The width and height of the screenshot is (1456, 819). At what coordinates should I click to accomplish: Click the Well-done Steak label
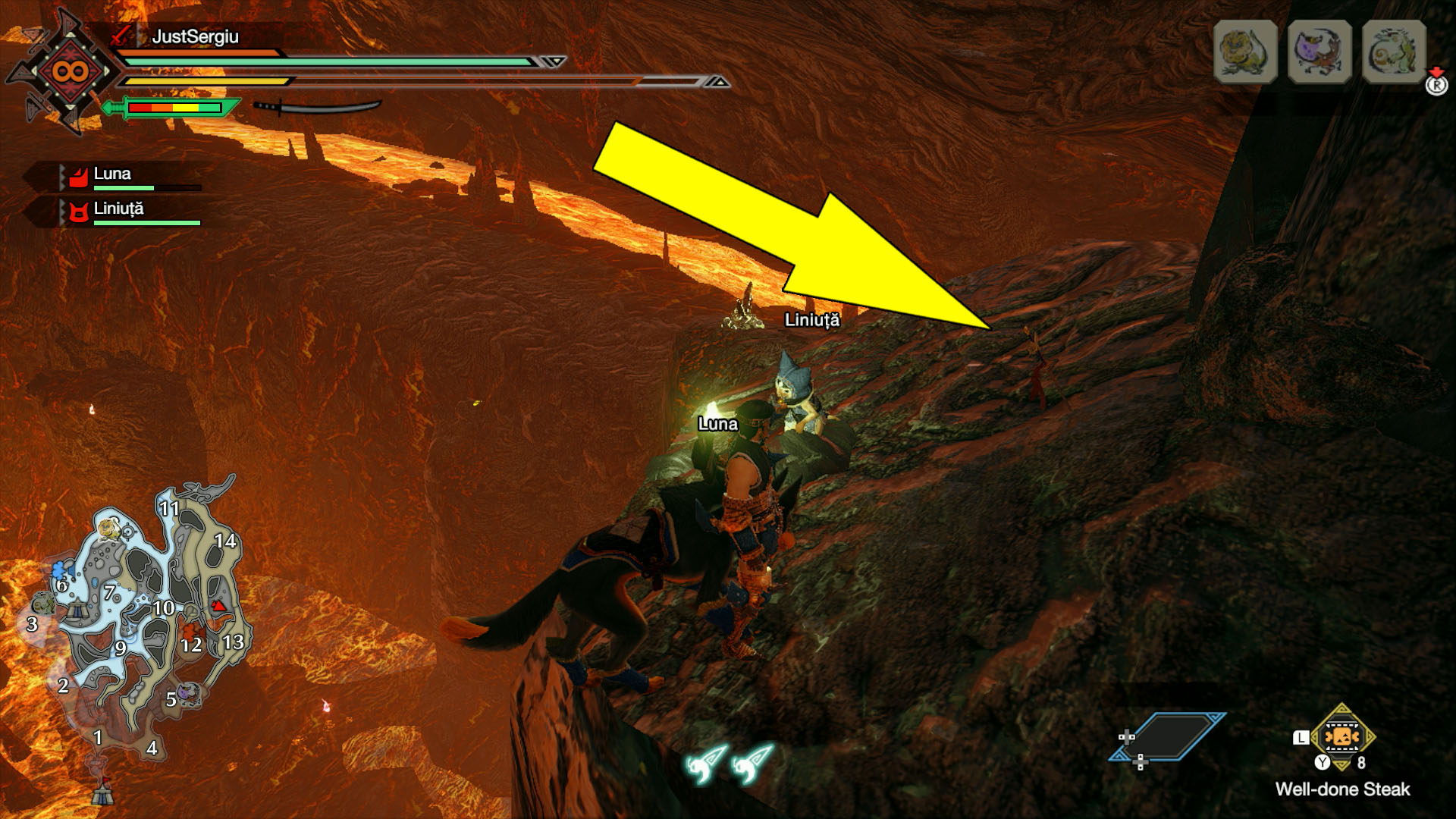point(1343,789)
